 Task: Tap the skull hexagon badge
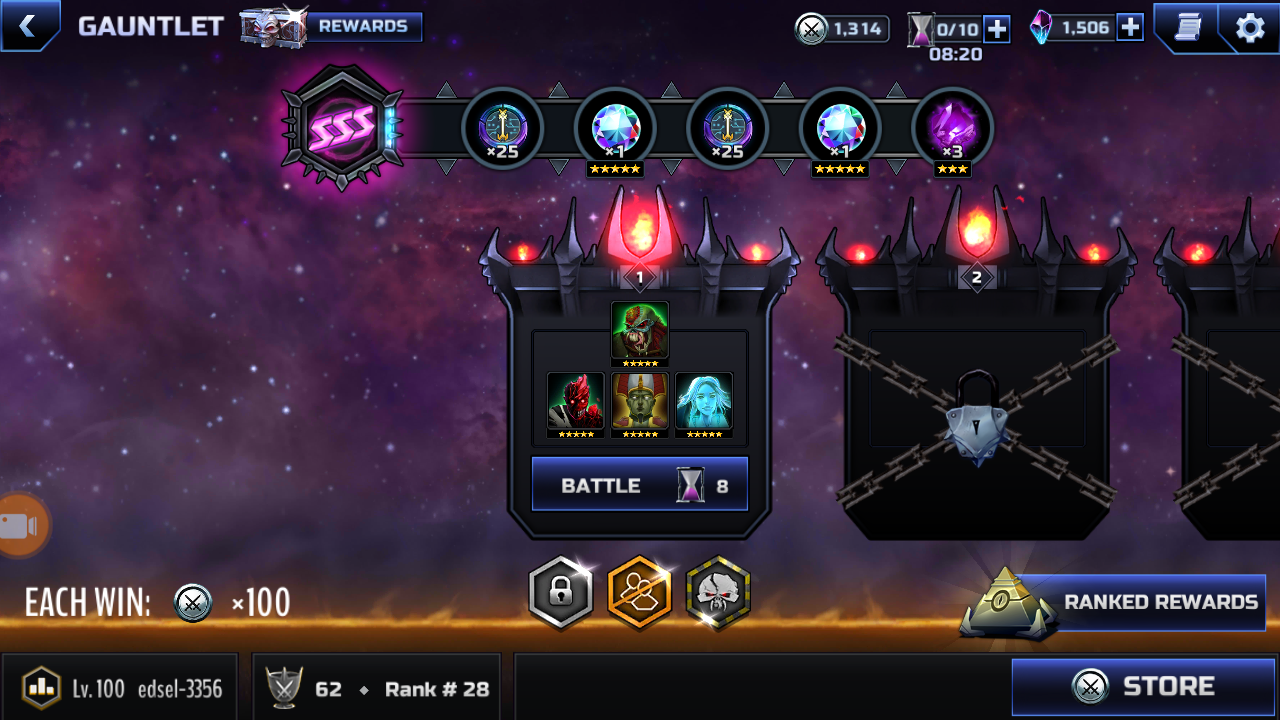coord(718,593)
